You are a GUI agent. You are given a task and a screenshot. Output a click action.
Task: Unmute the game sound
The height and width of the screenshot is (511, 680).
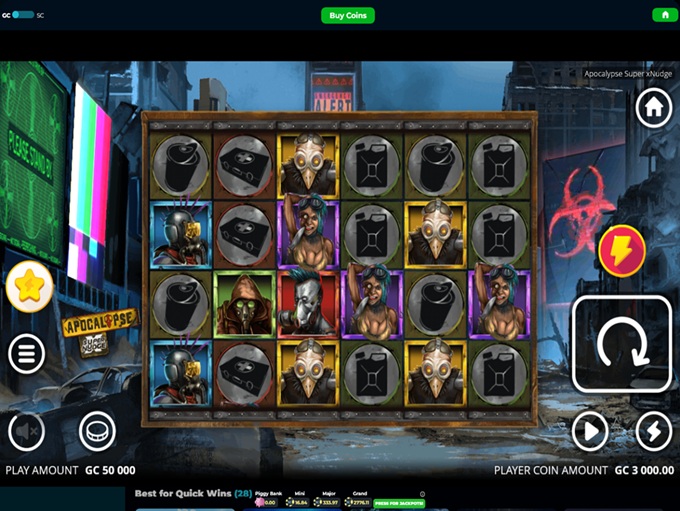[27, 432]
